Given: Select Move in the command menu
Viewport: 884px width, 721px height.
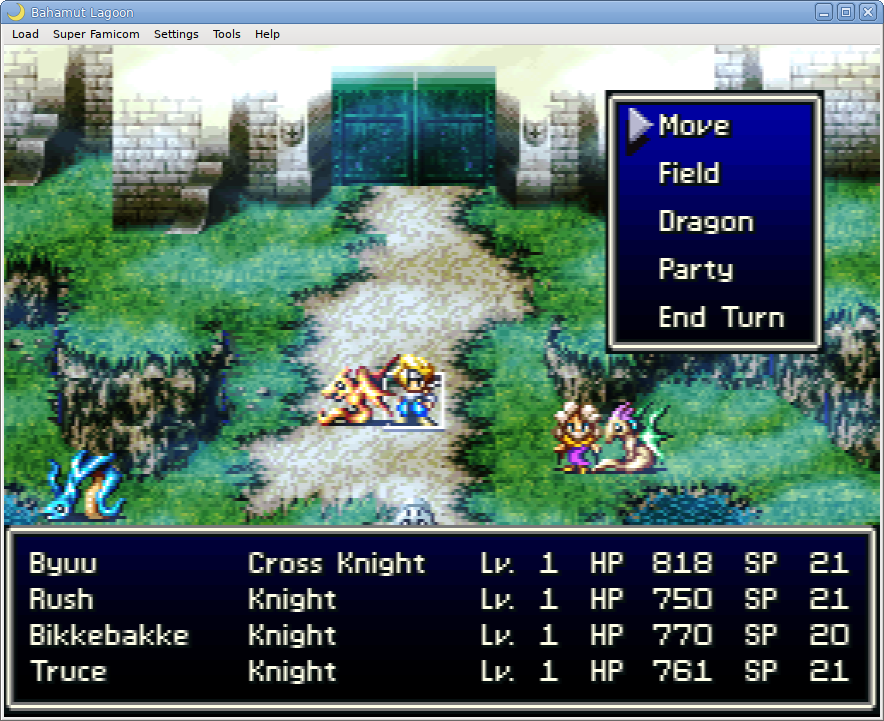Looking at the screenshot, I should (x=694, y=126).
